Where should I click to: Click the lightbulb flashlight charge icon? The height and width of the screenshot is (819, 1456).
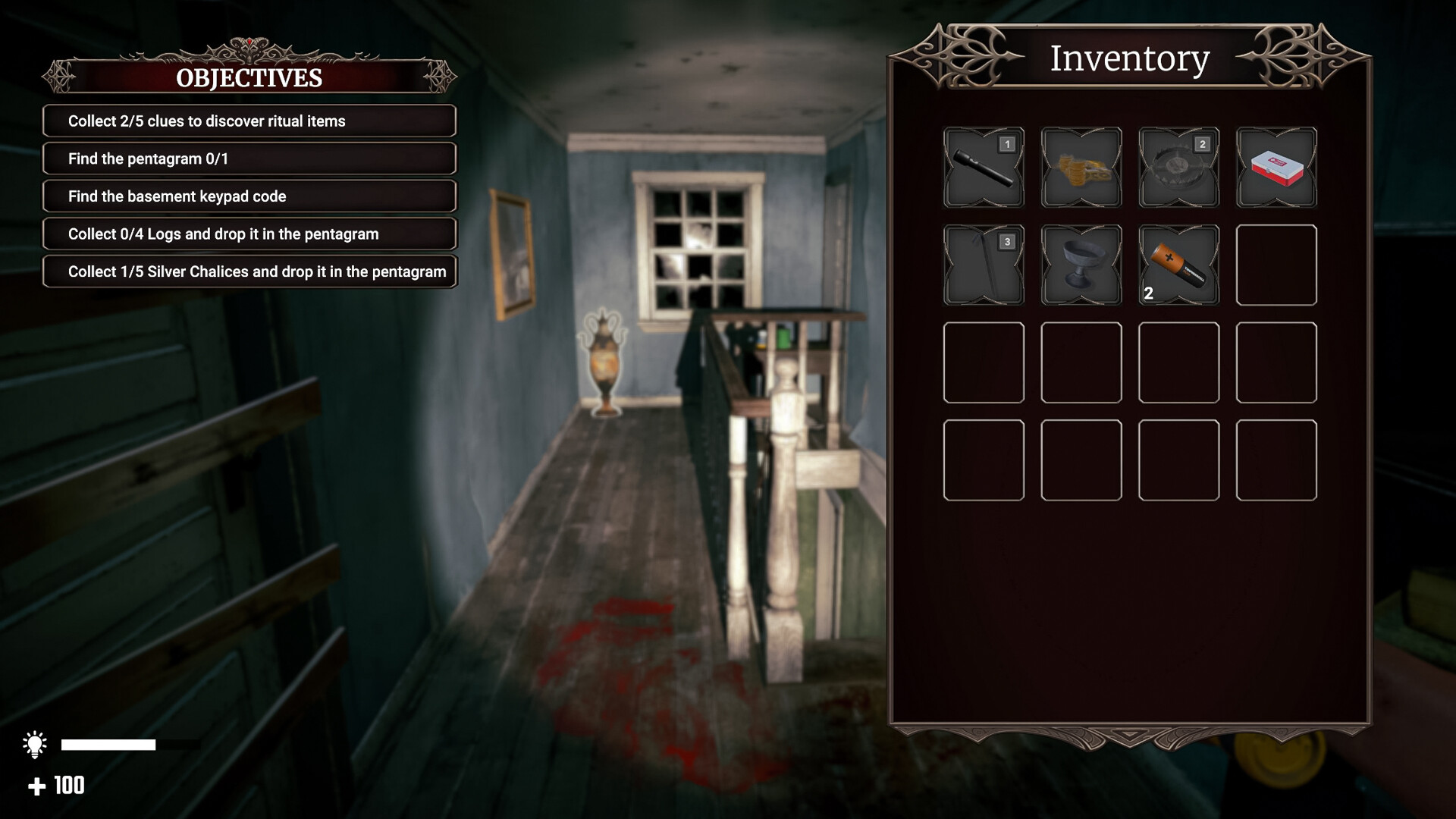point(35,745)
